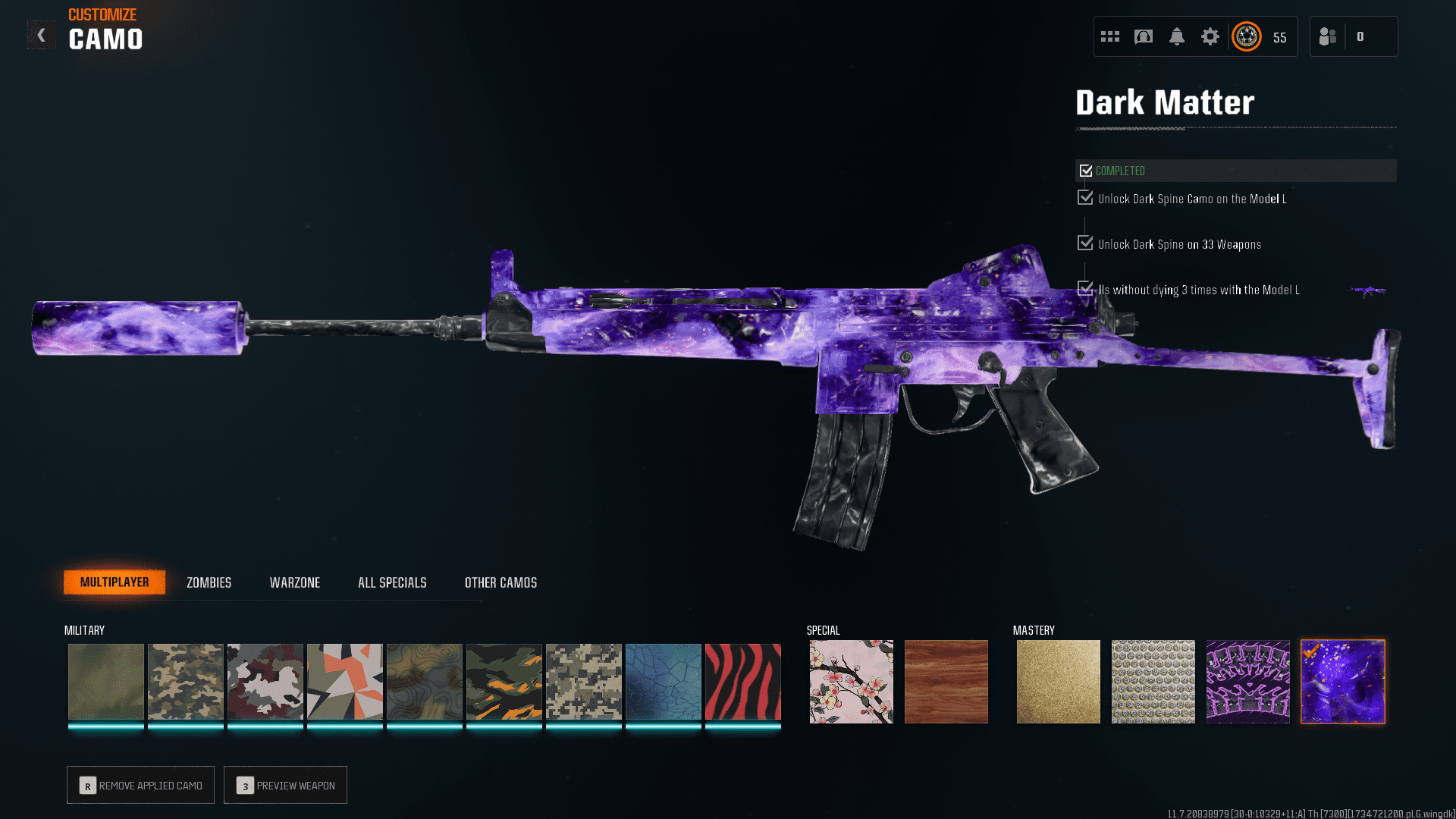The width and height of the screenshot is (1456, 819).
Task: Apply the wood grain special camo
Action: [946, 681]
